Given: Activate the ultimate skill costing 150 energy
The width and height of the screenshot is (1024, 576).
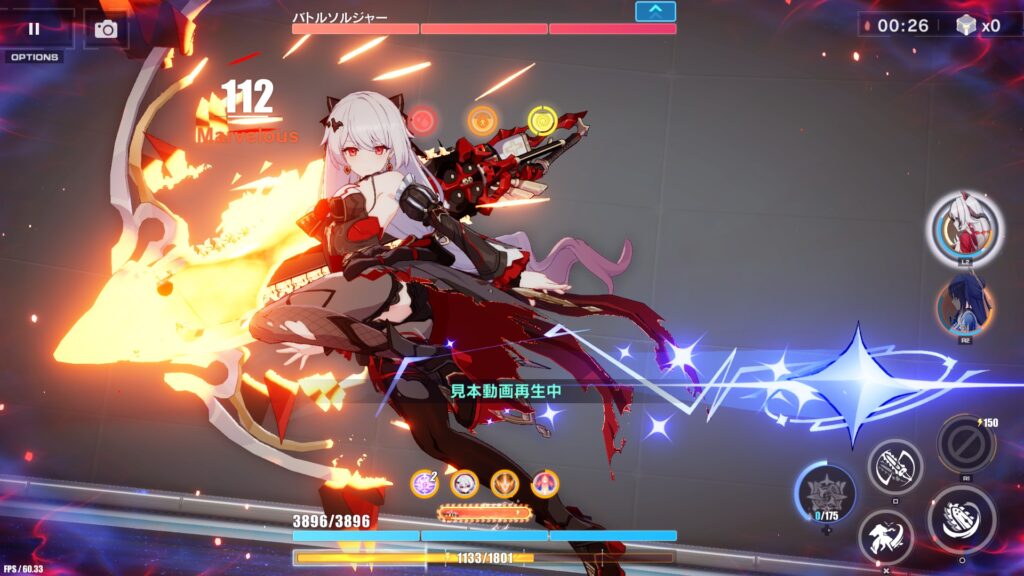Looking at the screenshot, I should coord(965,443).
